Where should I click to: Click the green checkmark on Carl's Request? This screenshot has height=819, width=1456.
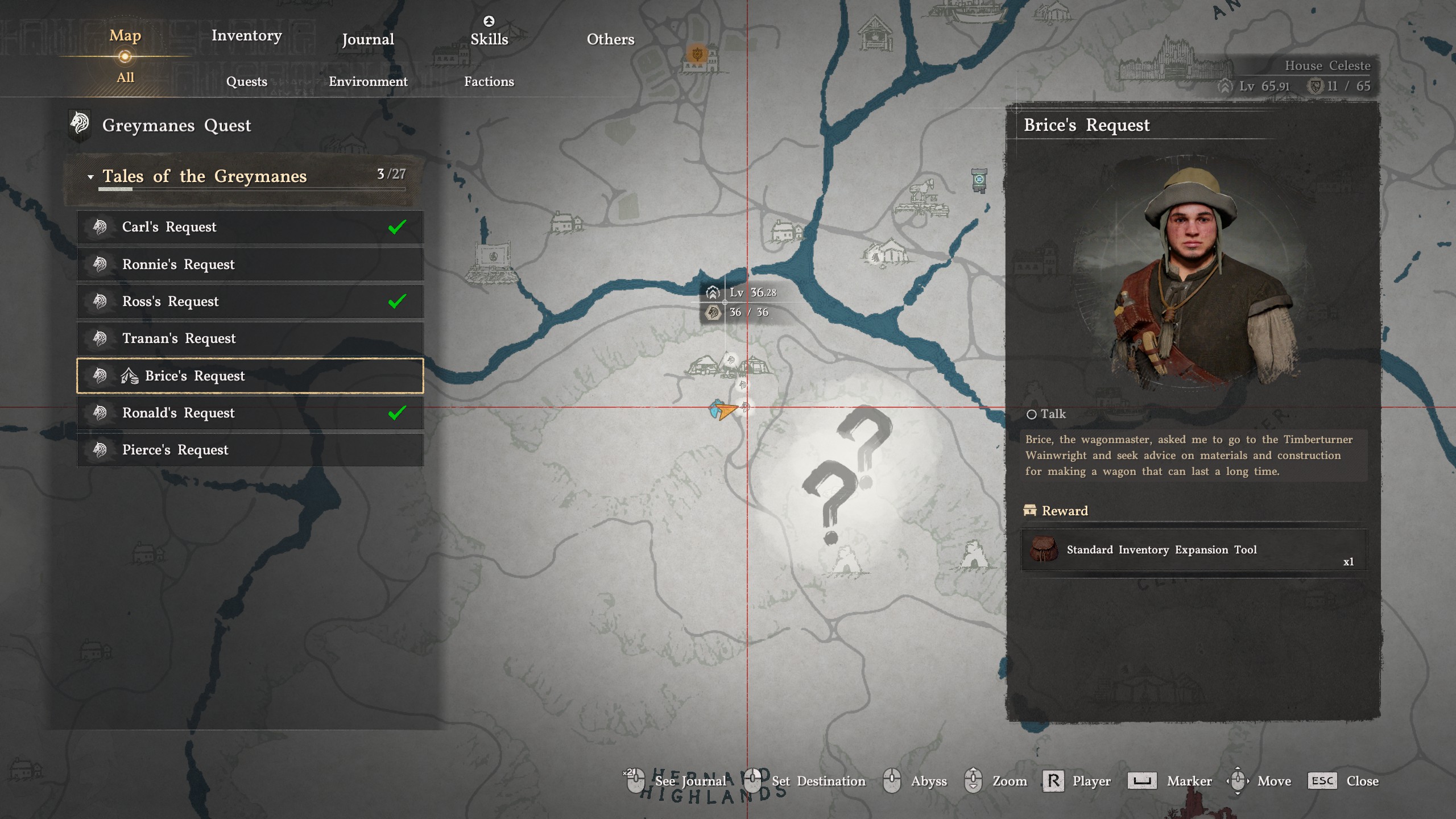398,226
